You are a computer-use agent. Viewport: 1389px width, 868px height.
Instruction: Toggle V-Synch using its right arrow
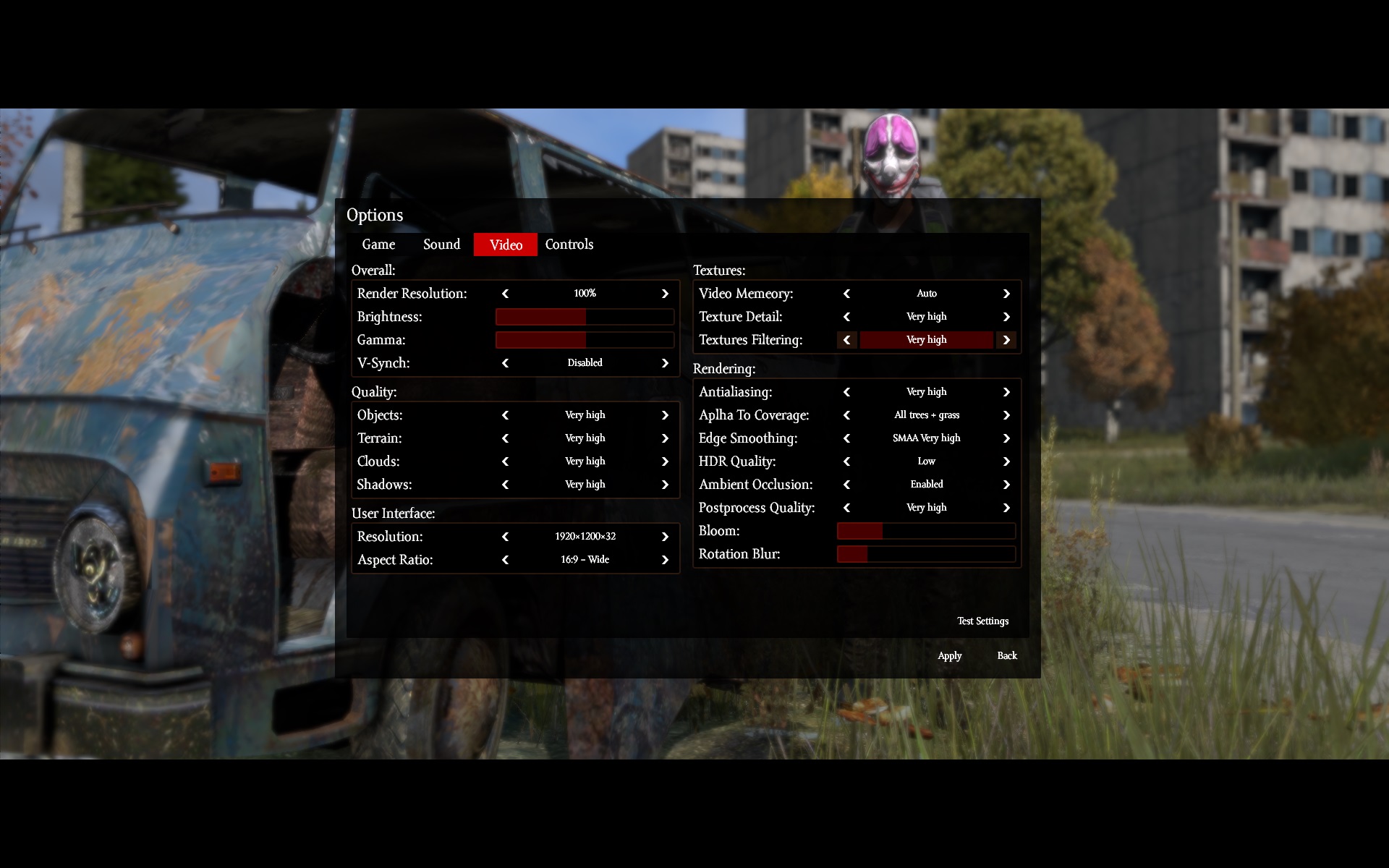click(665, 363)
